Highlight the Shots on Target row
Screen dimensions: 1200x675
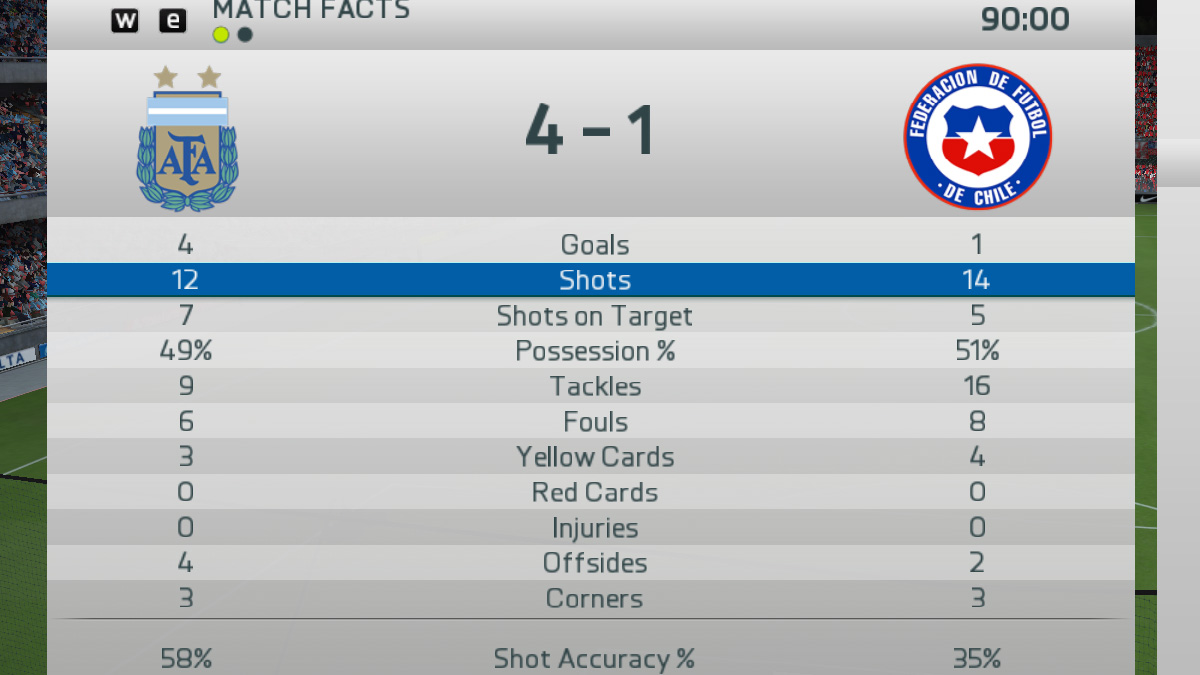pos(595,316)
